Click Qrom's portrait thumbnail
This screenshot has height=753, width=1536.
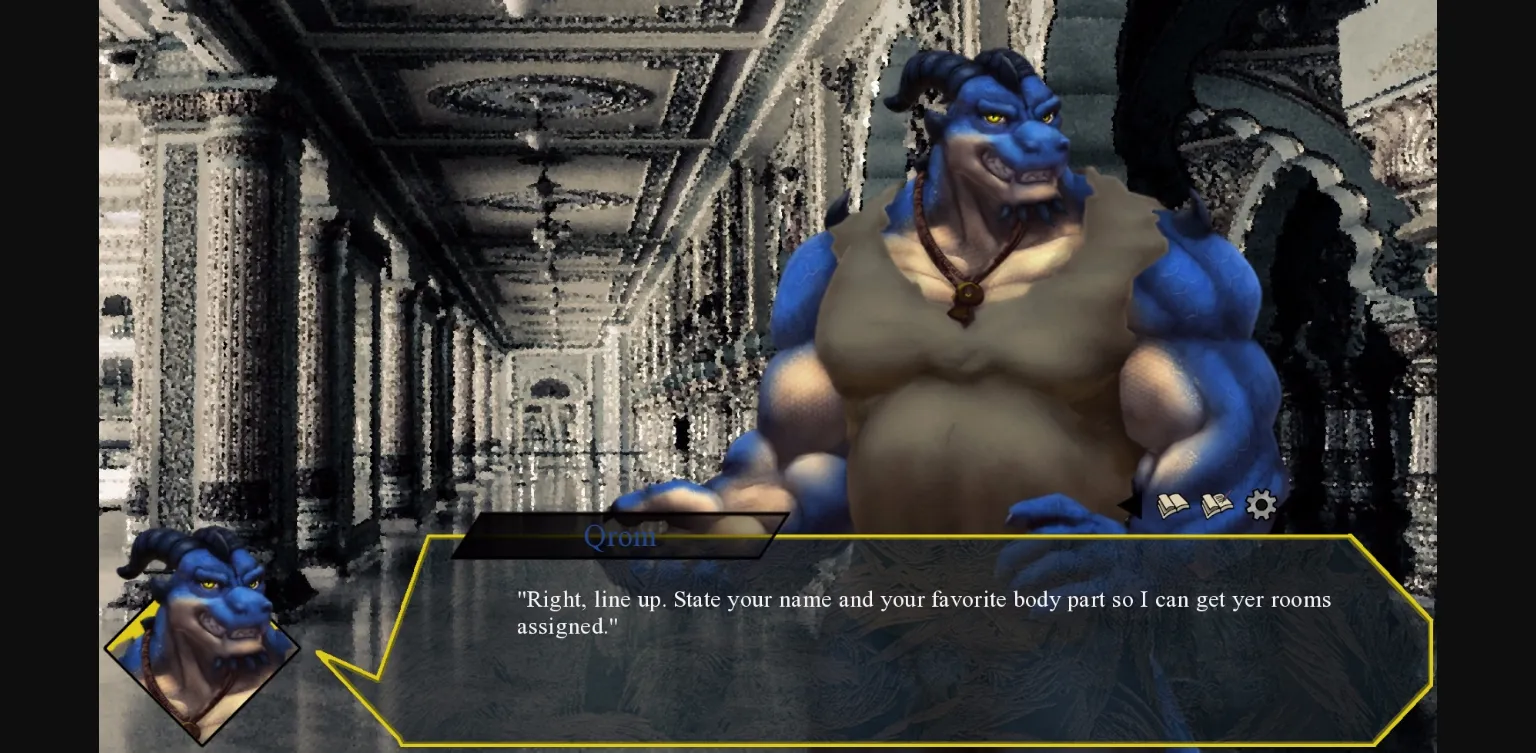click(203, 647)
